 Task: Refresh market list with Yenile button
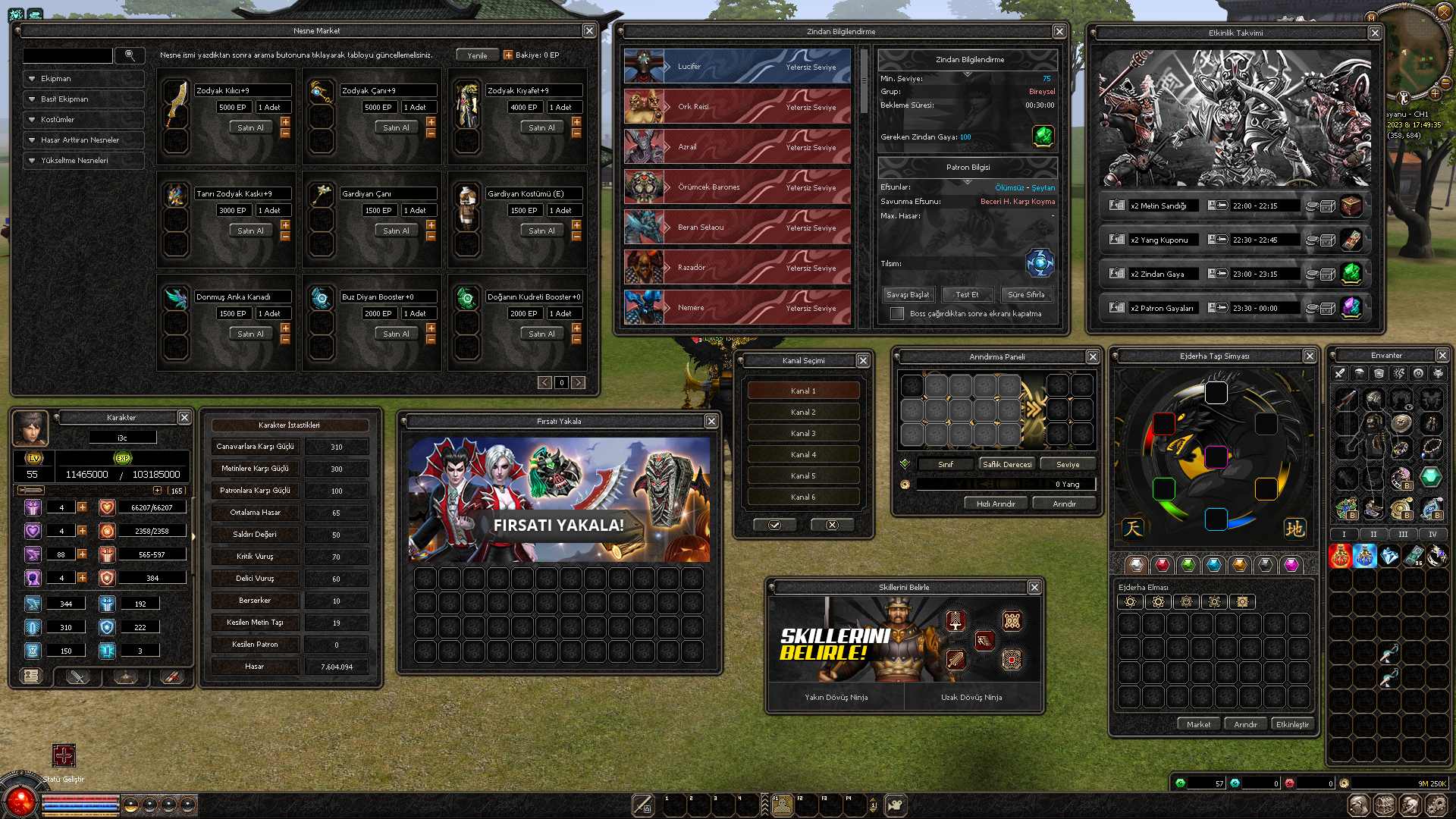click(x=477, y=55)
